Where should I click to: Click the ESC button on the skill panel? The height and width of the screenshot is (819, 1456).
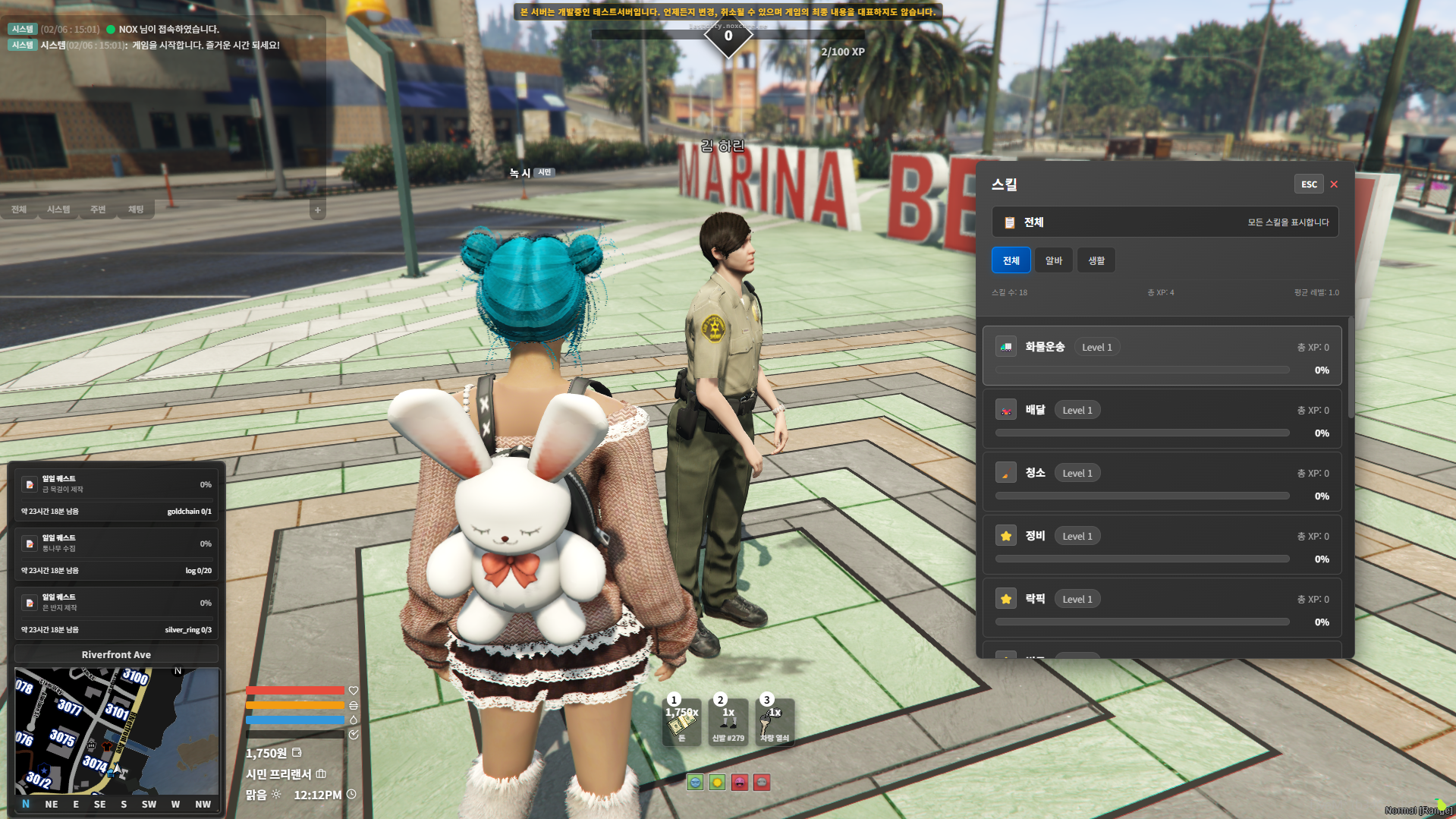point(1309,184)
